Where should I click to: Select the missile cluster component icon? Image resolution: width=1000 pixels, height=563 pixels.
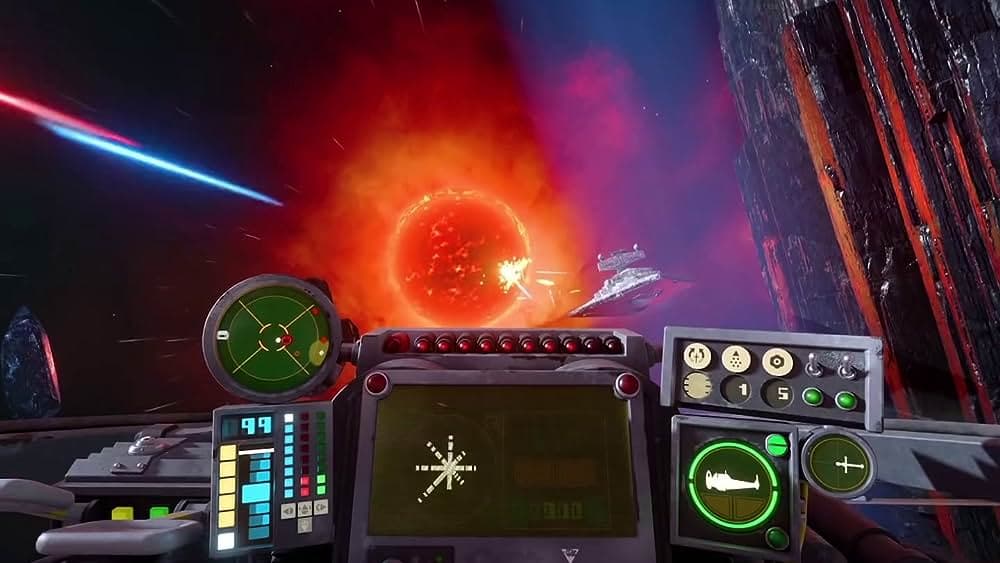pyautogui.click(x=736, y=358)
